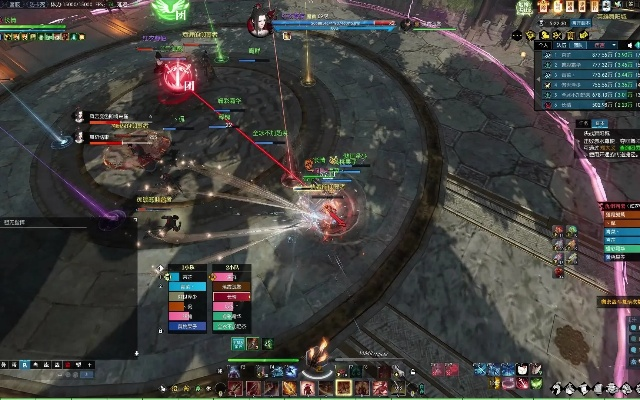Image resolution: width=640 pixels, height=400 pixels.
Task: Select the blue bottom member bar in left squad
Action: click(x=188, y=326)
